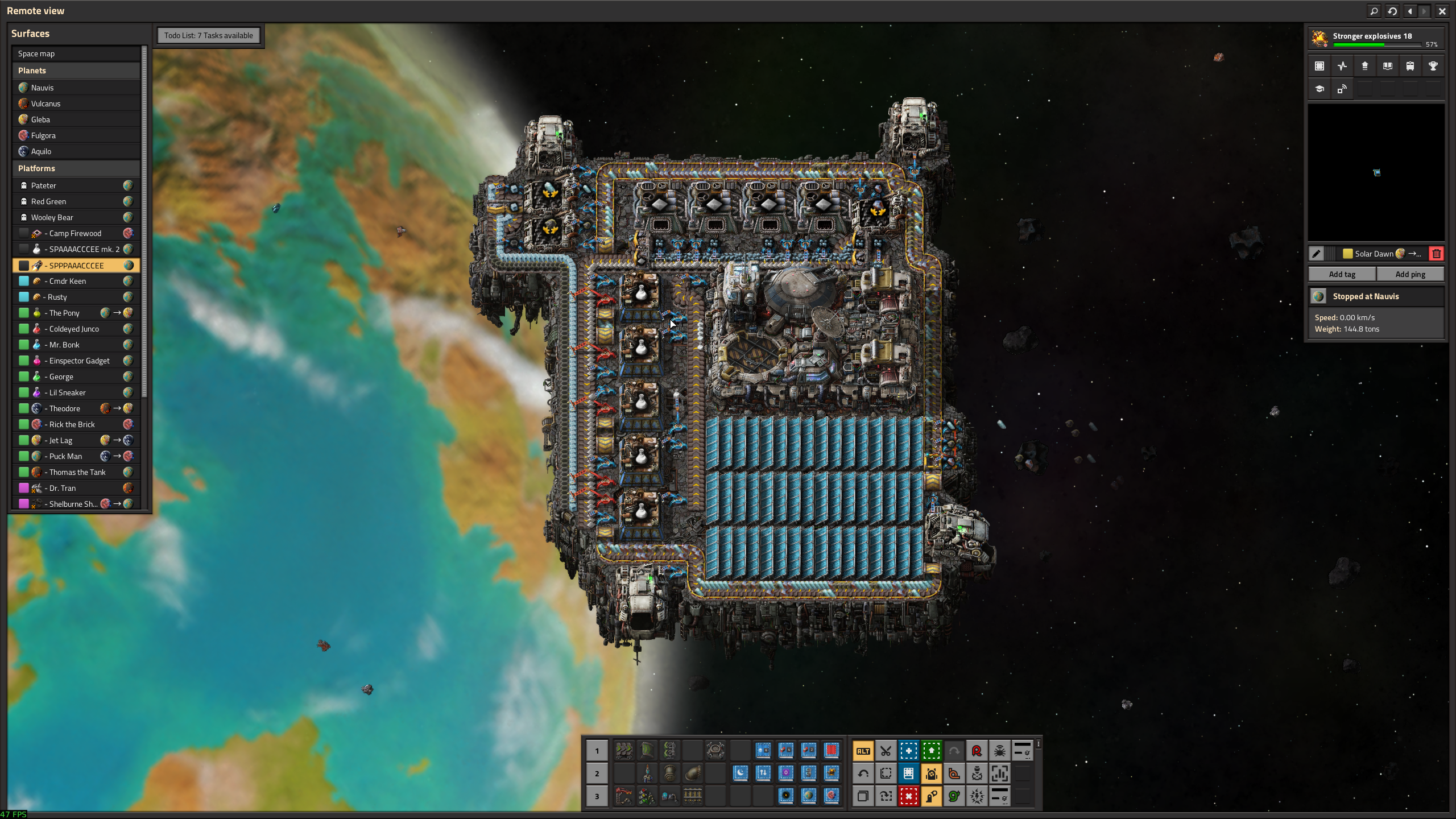Select Vulcanus in the planets list

point(45,104)
